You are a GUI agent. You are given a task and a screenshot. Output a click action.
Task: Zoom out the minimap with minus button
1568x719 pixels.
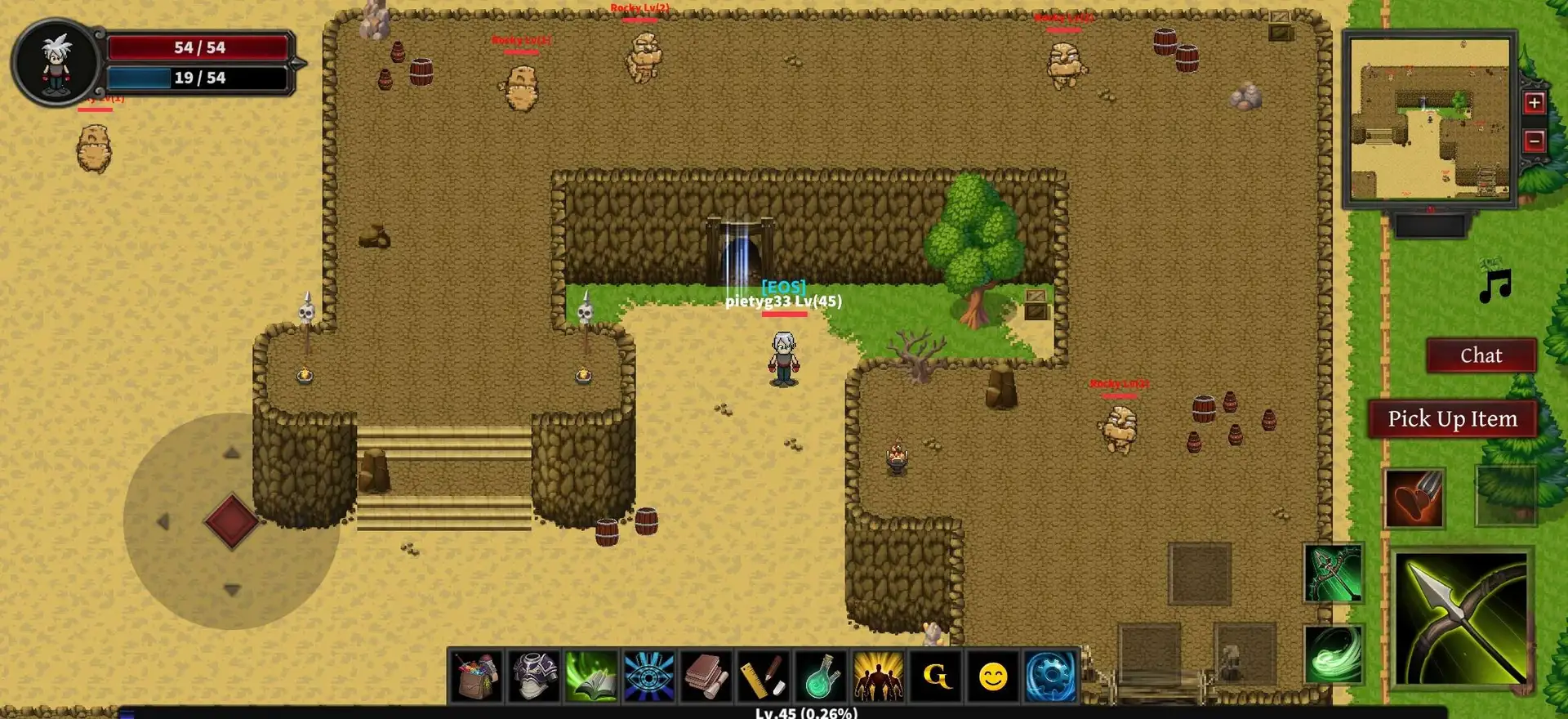click(1534, 141)
